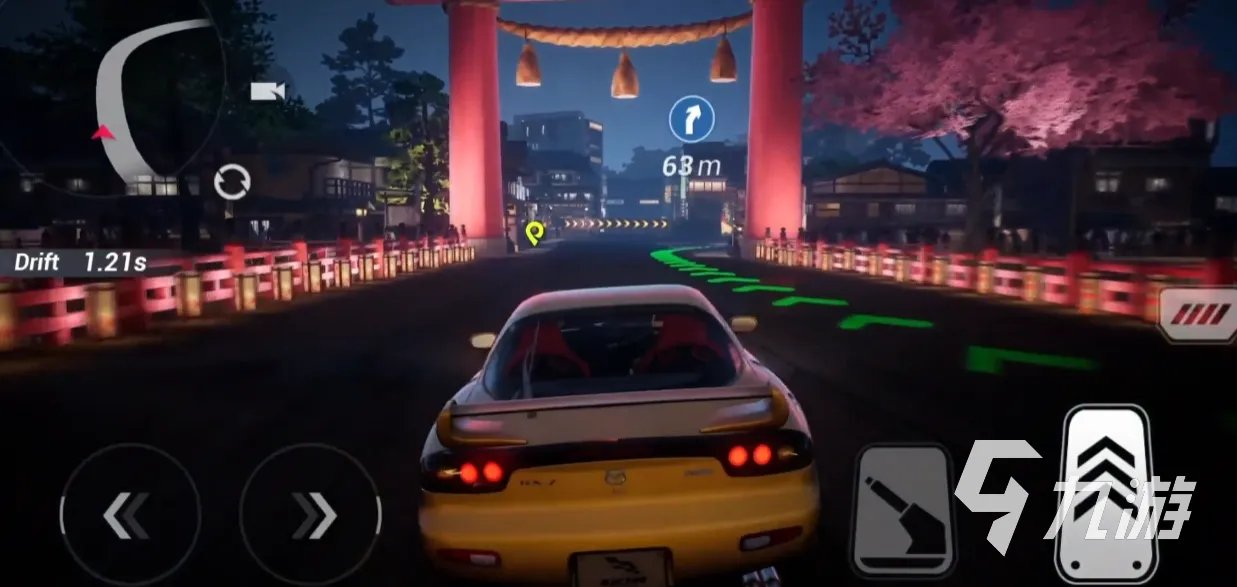1237x587 pixels.
Task: Pull the handbrake button
Action: [x=902, y=509]
